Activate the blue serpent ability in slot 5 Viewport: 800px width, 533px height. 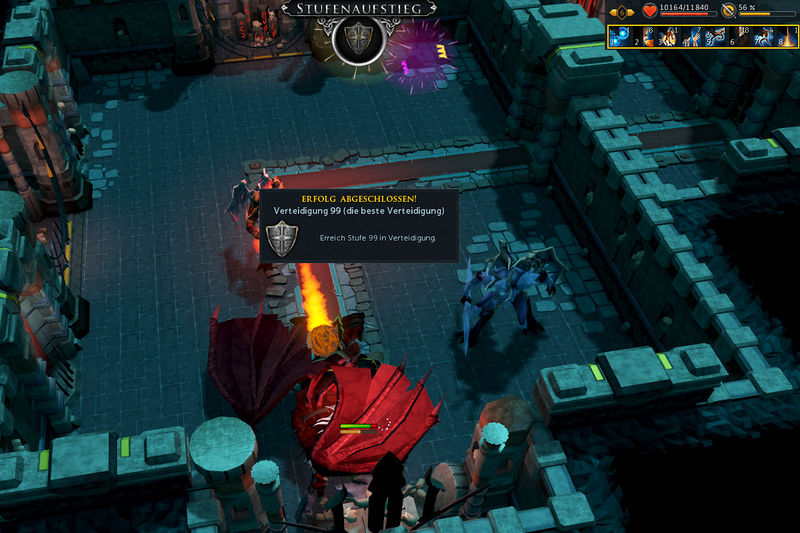712,37
